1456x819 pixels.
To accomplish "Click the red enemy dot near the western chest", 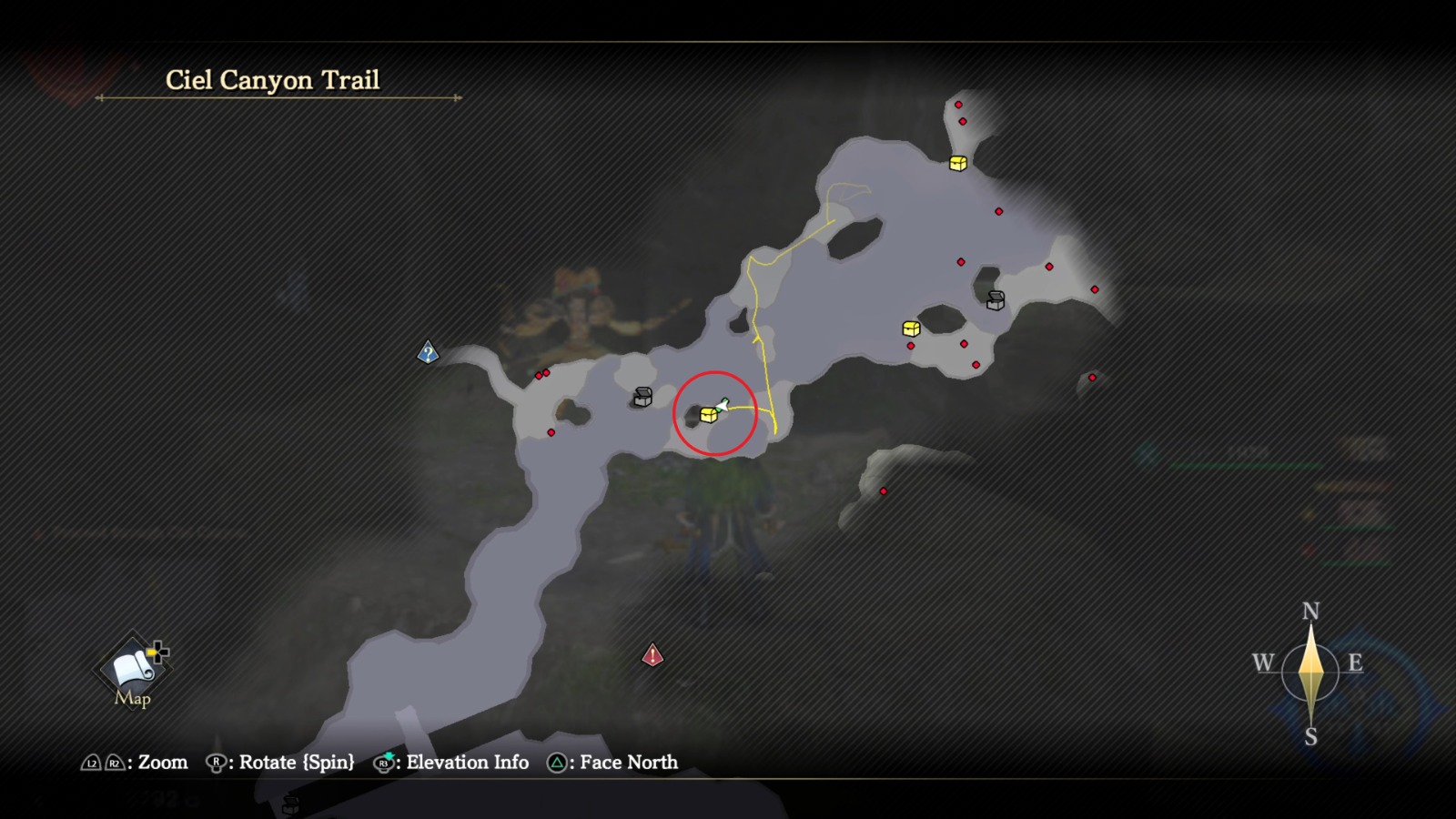I will tap(551, 432).
